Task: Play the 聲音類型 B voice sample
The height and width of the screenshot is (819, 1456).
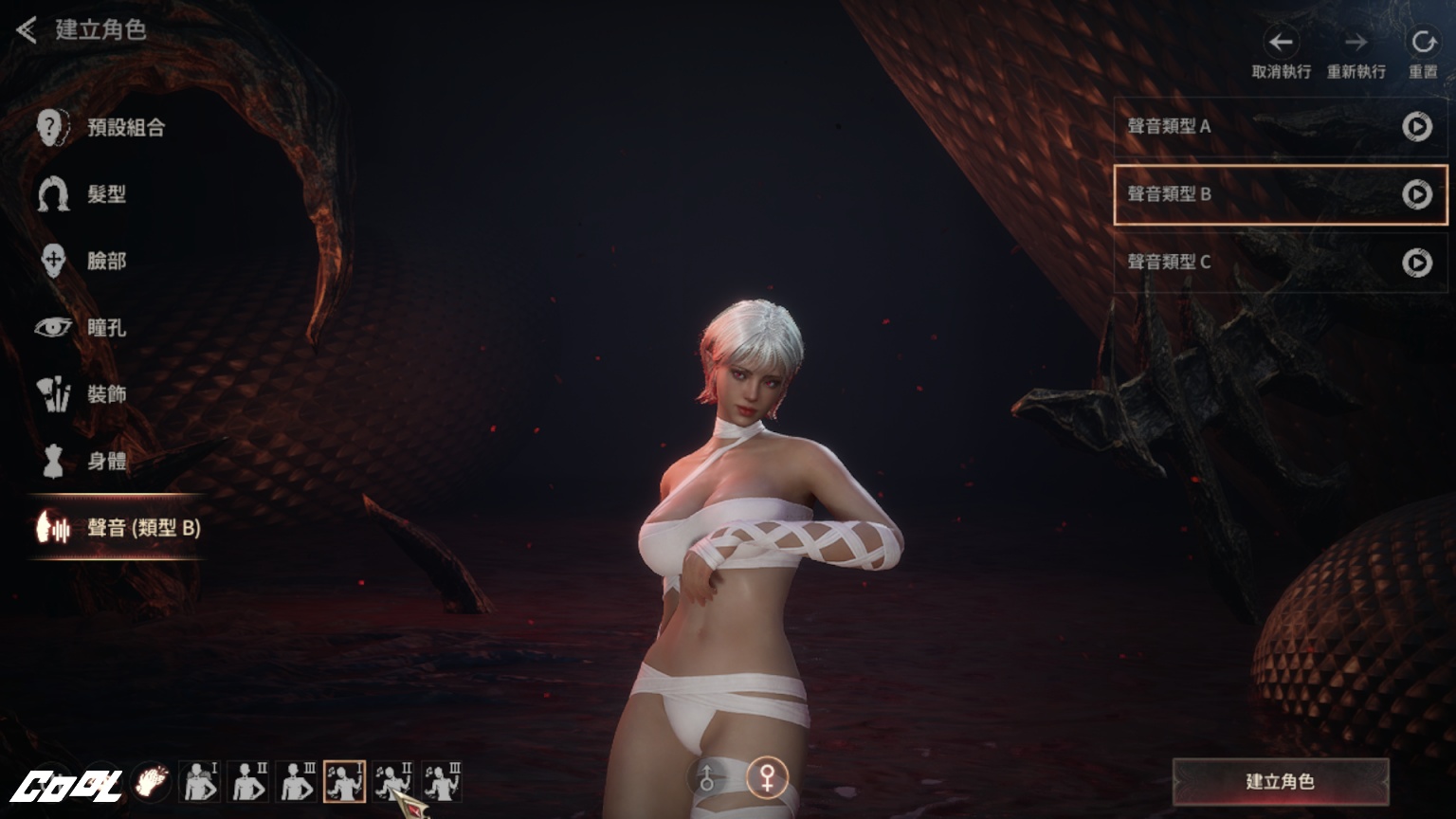Action: click(1417, 194)
